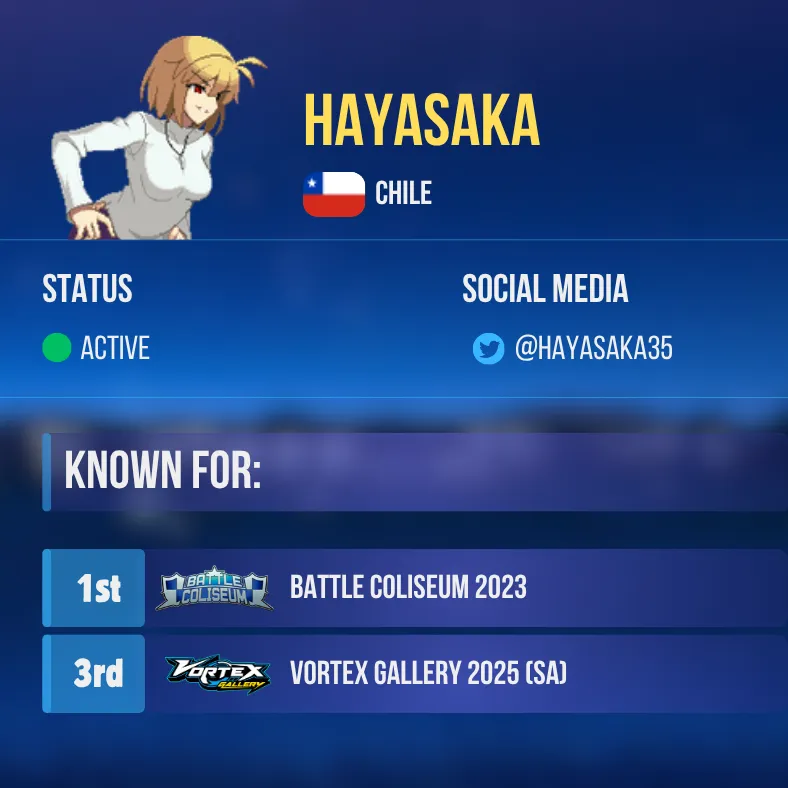Select the Battle Coliseum 2023 result row
This screenshot has height=788, width=788.
tap(408, 588)
